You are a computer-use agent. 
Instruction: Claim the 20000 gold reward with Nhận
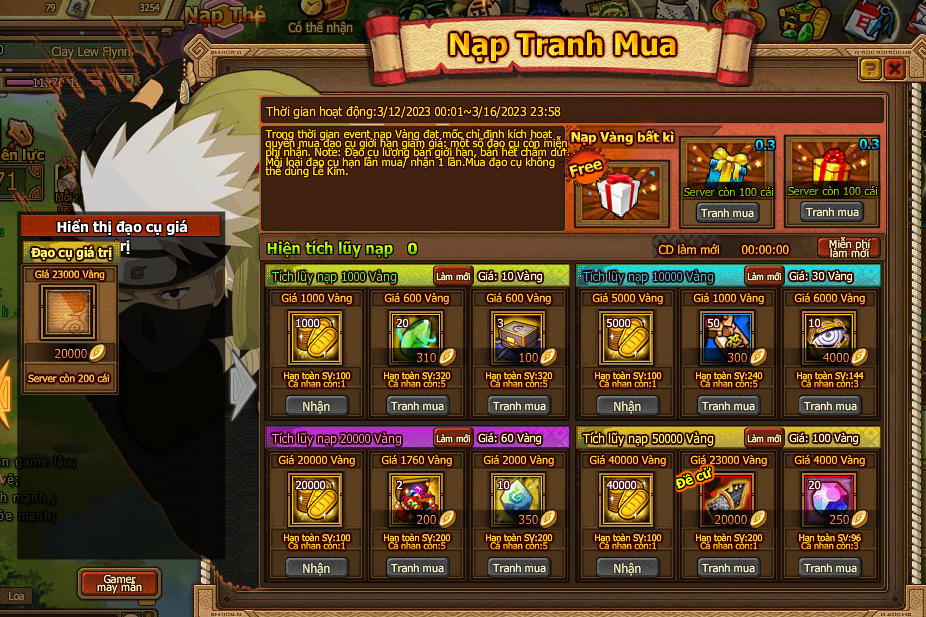316,568
